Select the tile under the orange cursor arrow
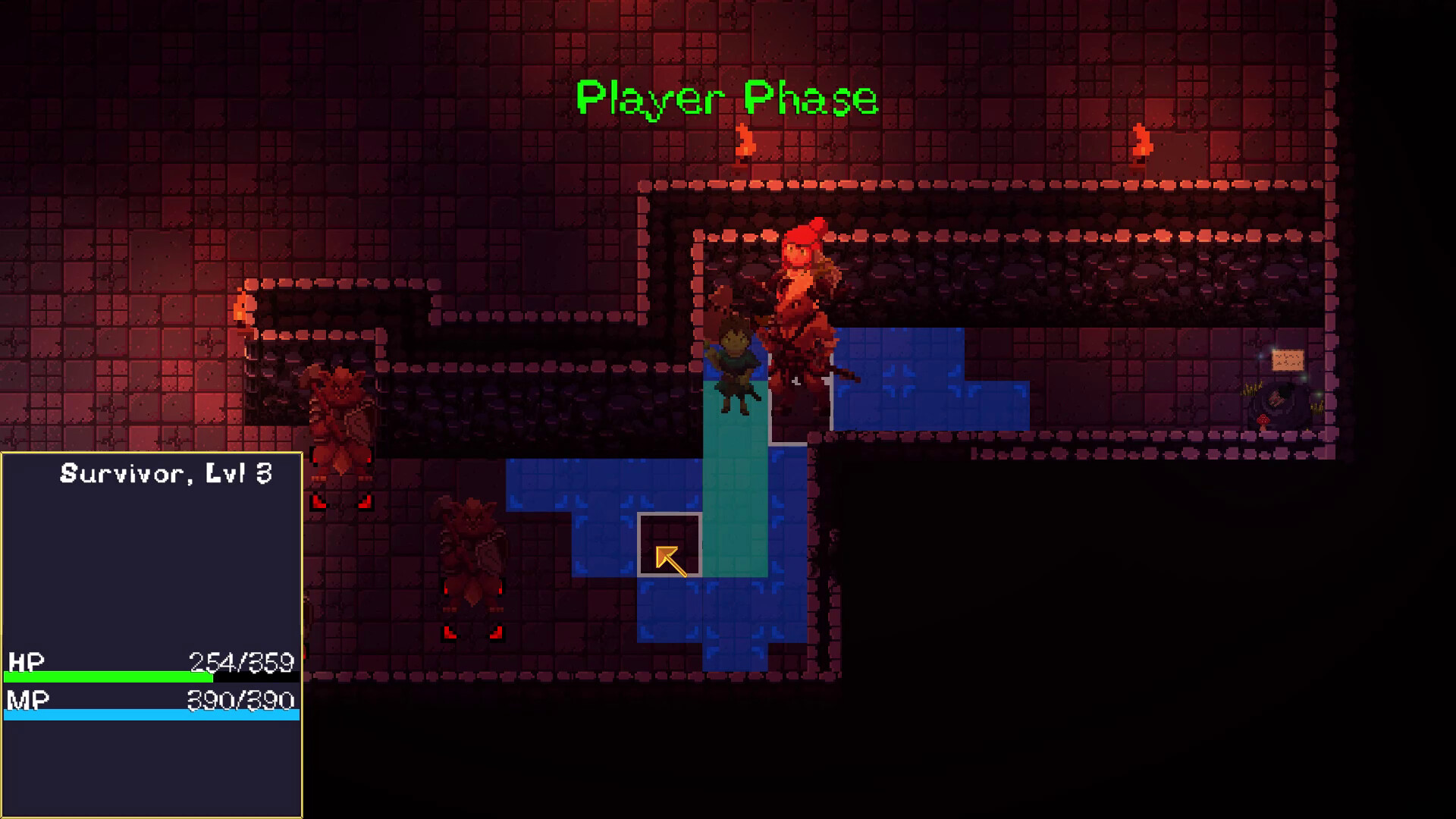This screenshot has width=1456, height=819. [x=670, y=546]
